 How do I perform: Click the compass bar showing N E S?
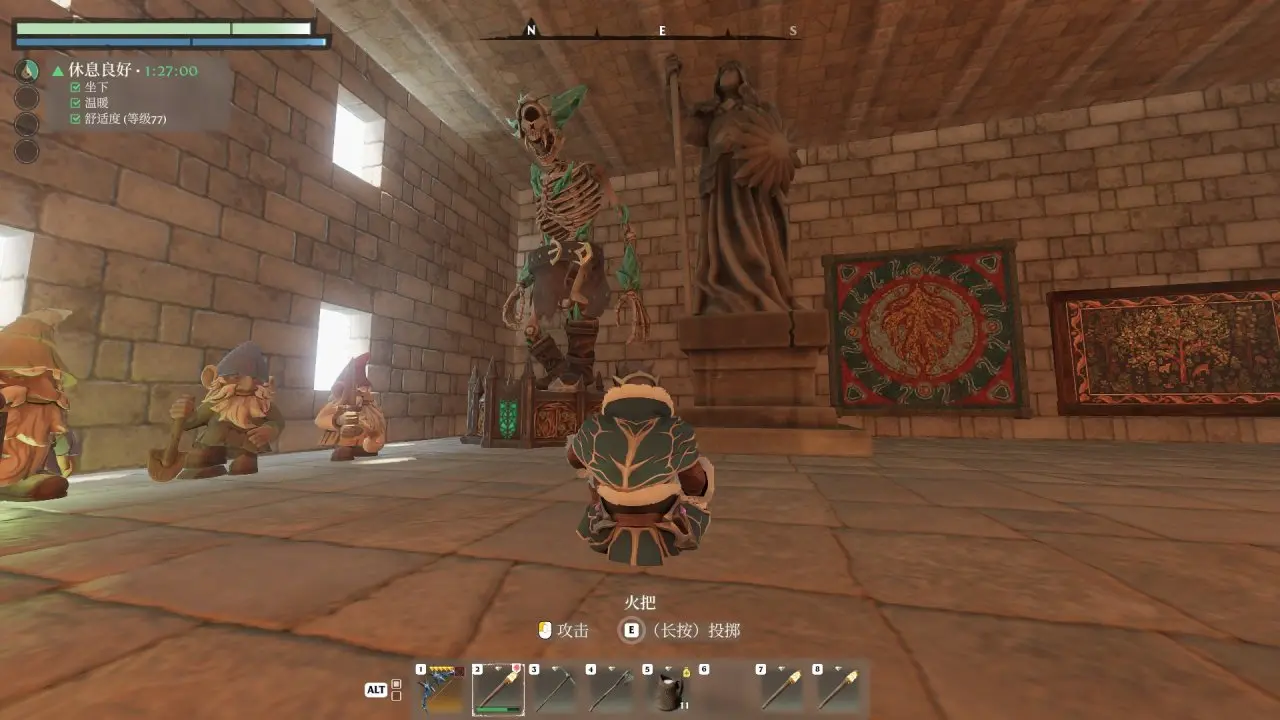(x=661, y=32)
